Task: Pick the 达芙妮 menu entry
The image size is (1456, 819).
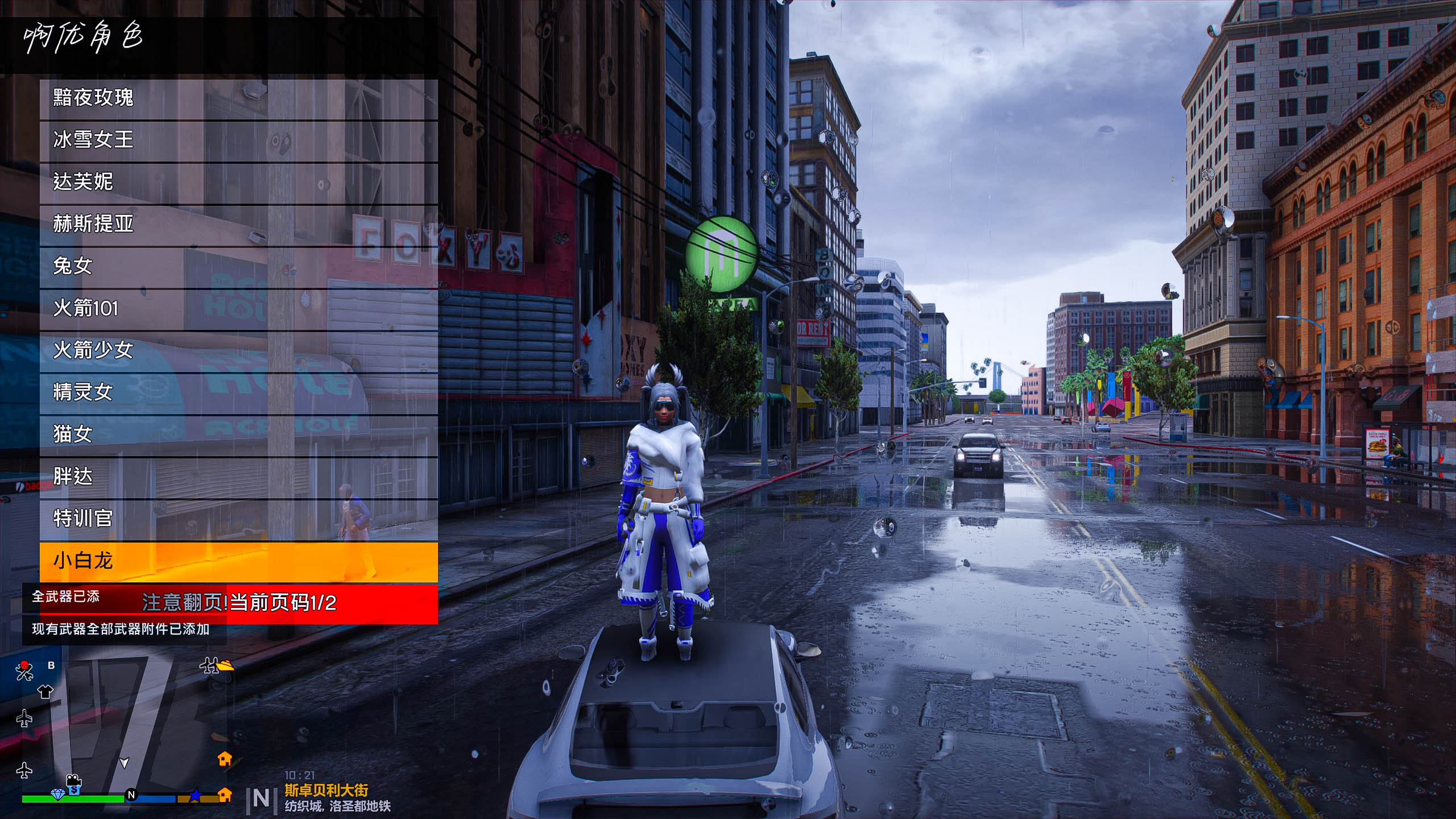Action: [239, 182]
